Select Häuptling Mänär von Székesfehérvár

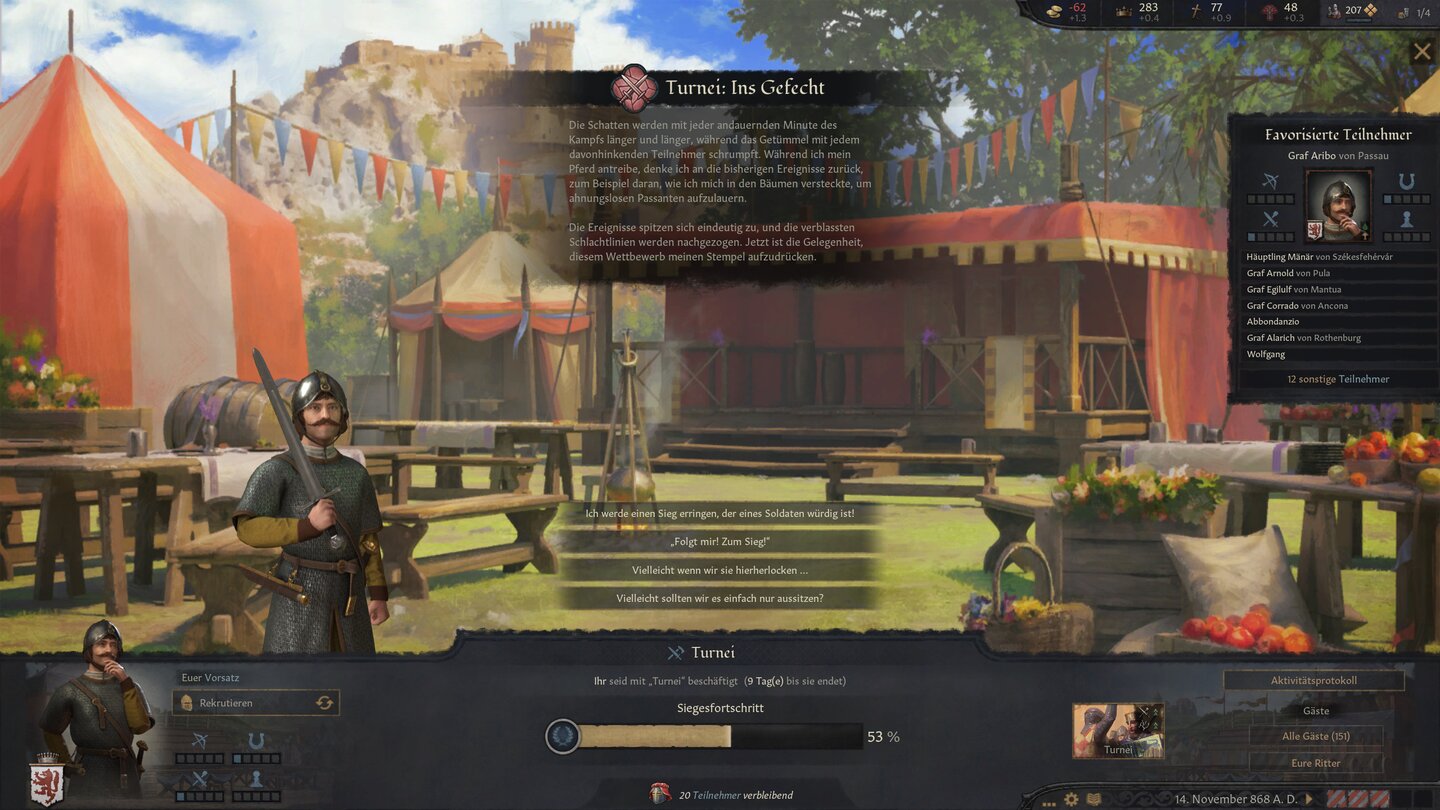(1319, 257)
